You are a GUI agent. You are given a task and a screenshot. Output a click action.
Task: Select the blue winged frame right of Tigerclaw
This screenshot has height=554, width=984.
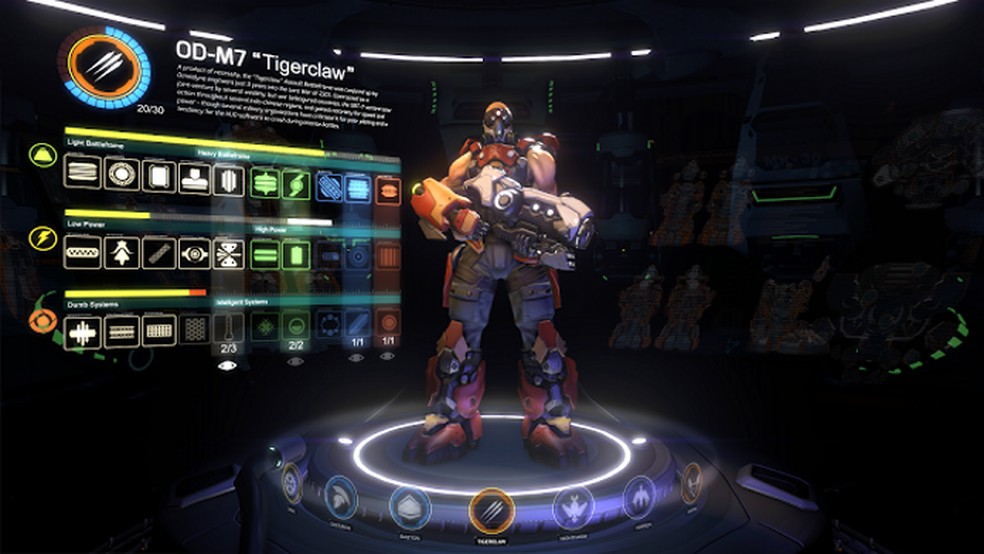click(x=573, y=506)
